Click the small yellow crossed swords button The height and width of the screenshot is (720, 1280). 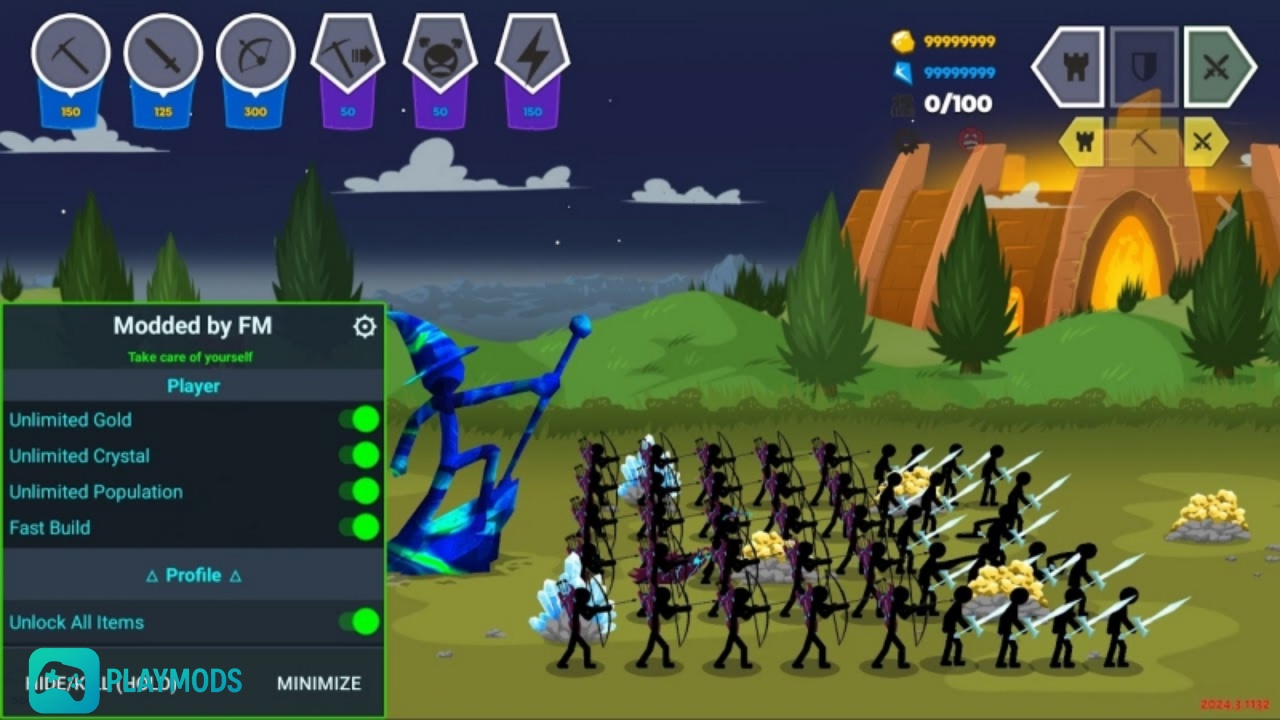[x=1205, y=142]
